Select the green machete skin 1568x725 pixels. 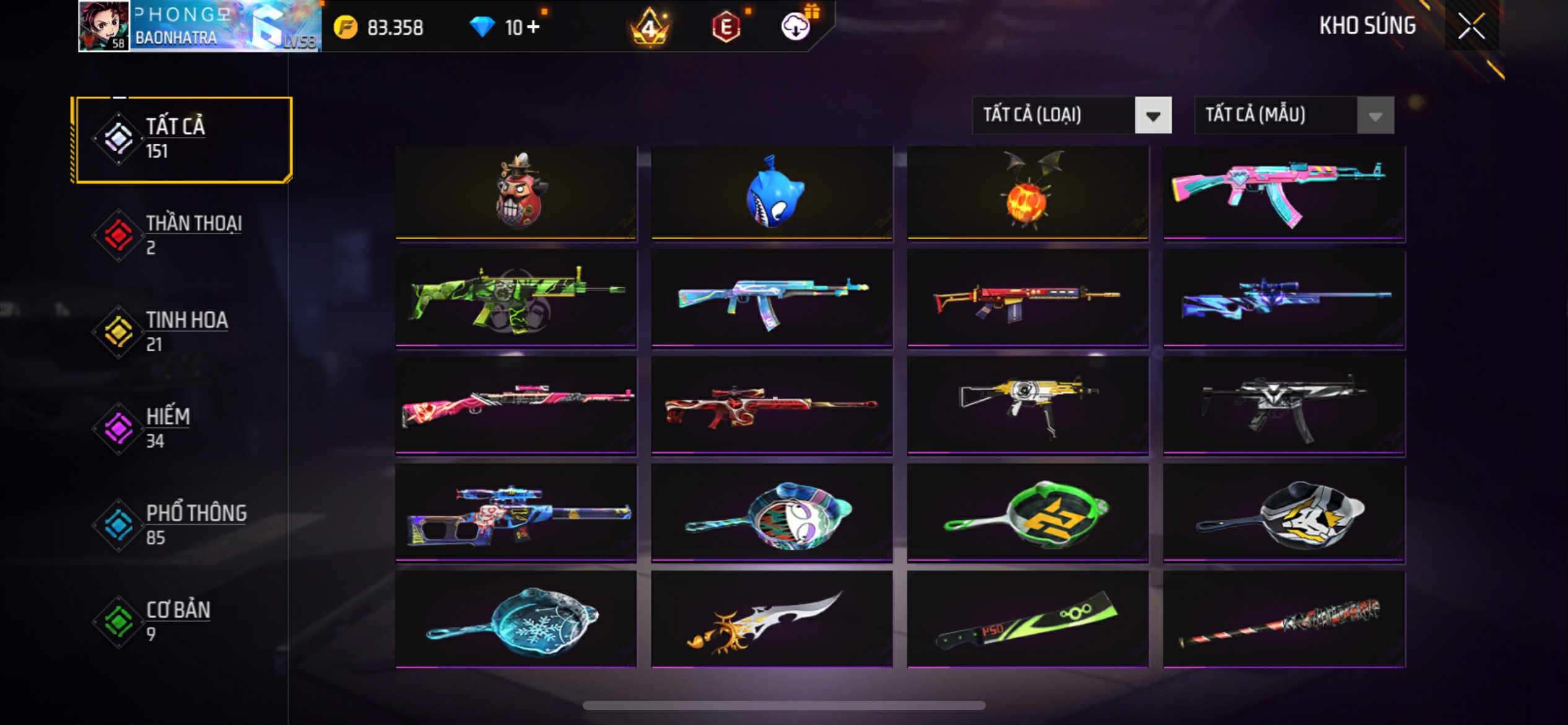(1027, 620)
